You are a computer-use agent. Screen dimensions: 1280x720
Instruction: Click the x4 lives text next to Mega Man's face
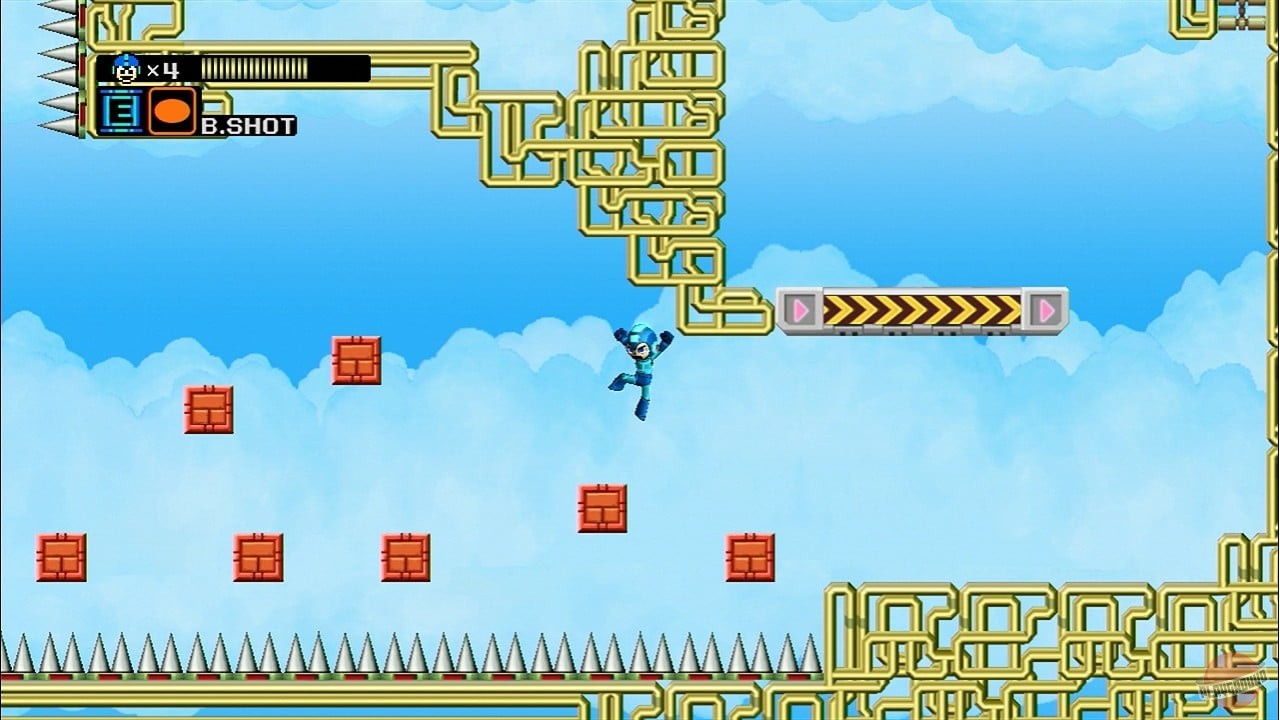coord(165,68)
